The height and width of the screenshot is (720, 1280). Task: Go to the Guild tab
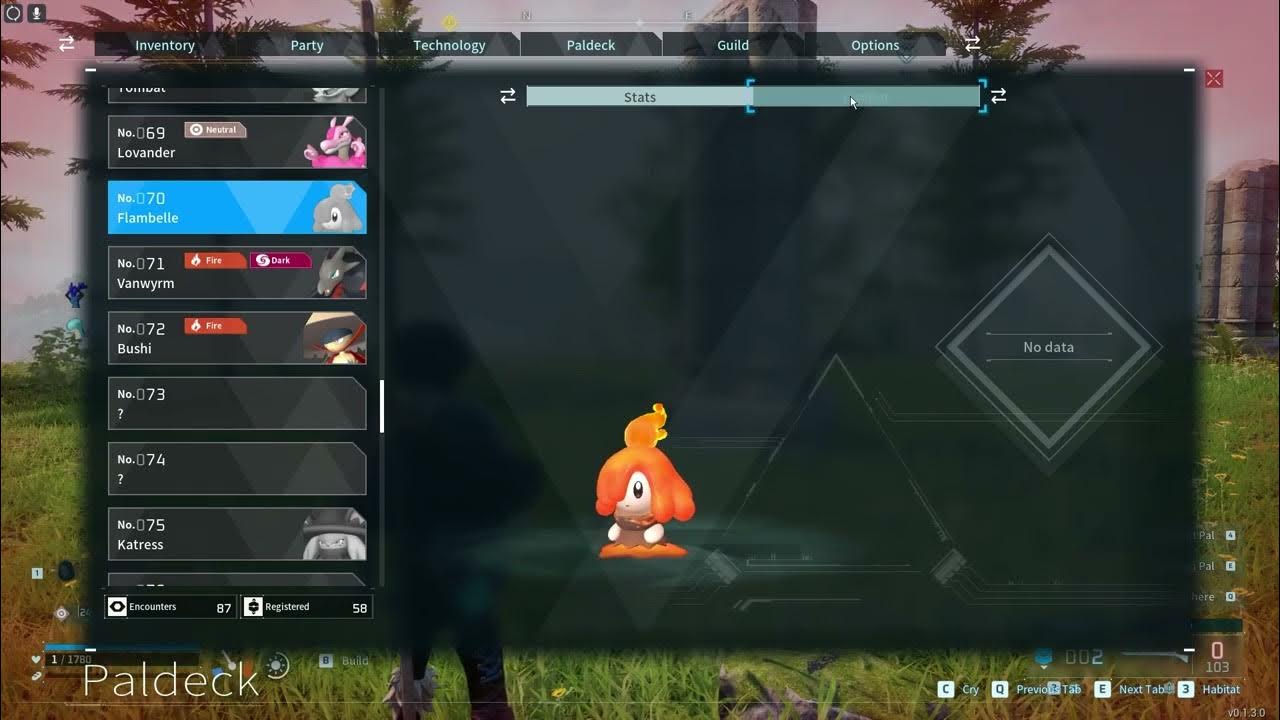pyautogui.click(x=733, y=45)
